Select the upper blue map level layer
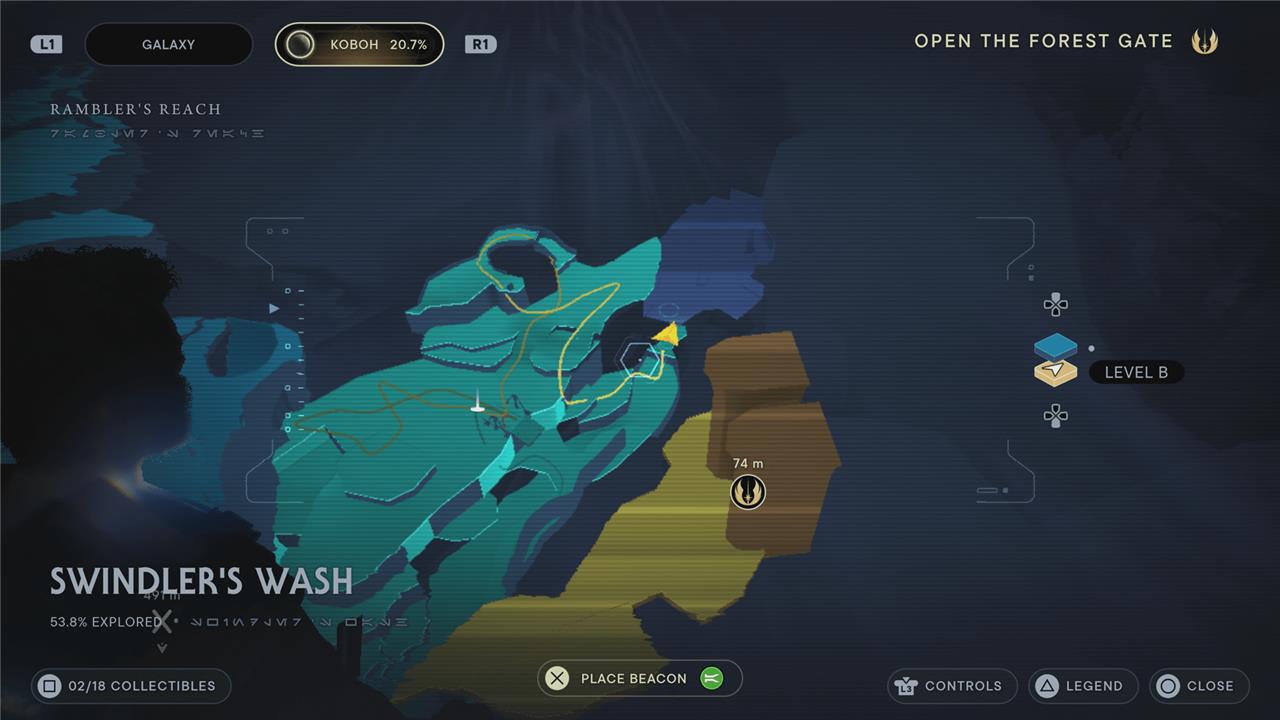Screen dimensions: 1280x720 click(x=1055, y=346)
